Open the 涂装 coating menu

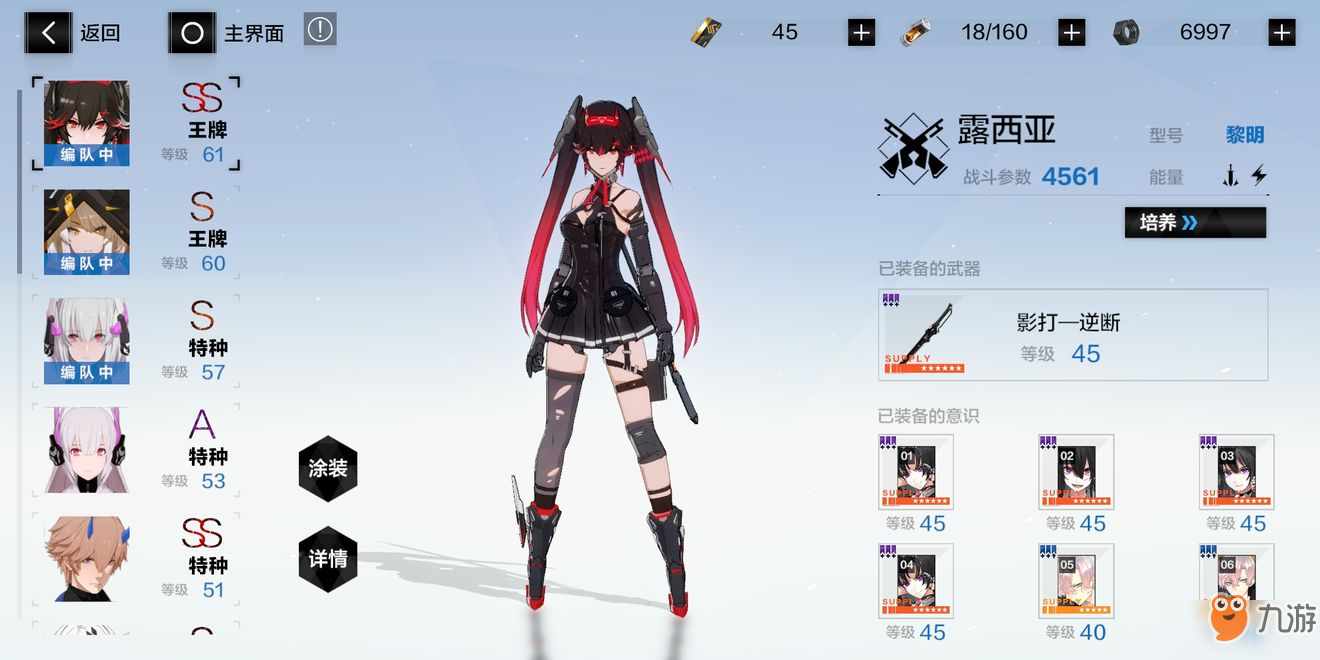pos(327,468)
